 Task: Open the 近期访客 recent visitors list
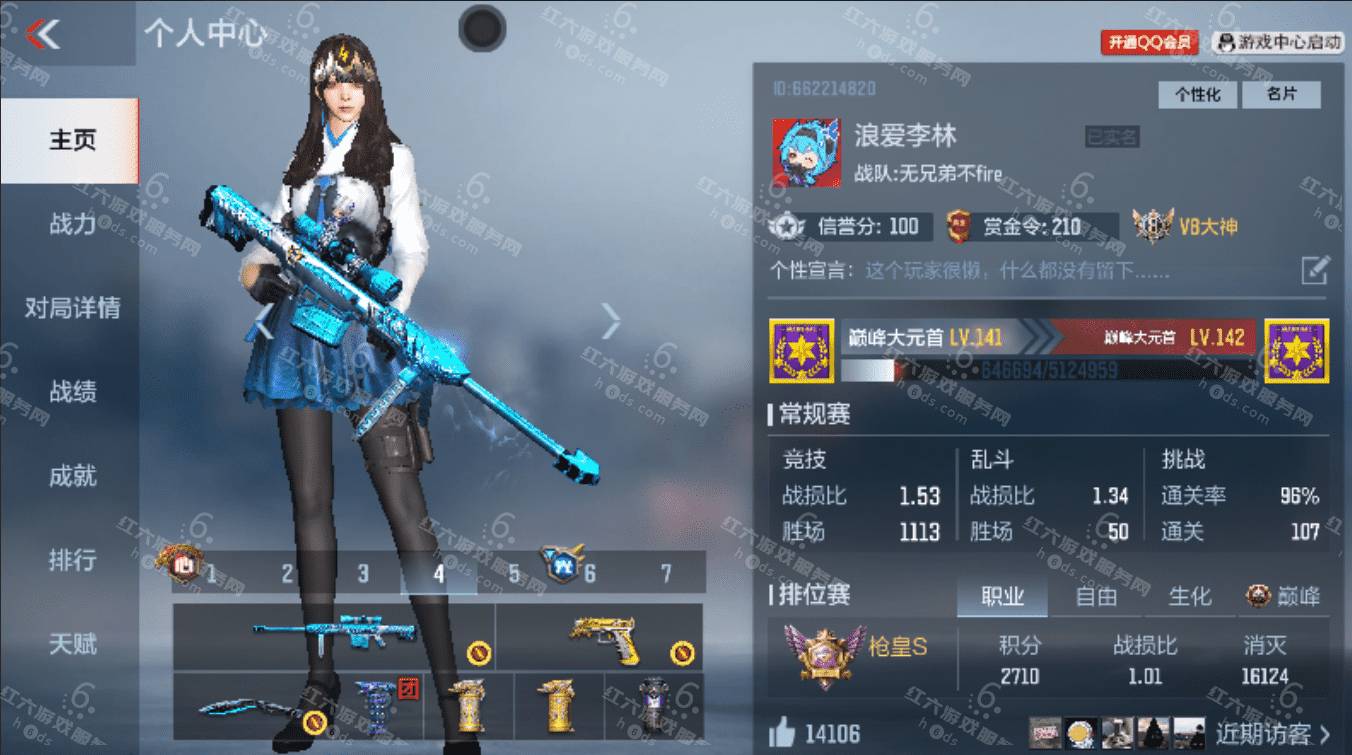point(1272,734)
